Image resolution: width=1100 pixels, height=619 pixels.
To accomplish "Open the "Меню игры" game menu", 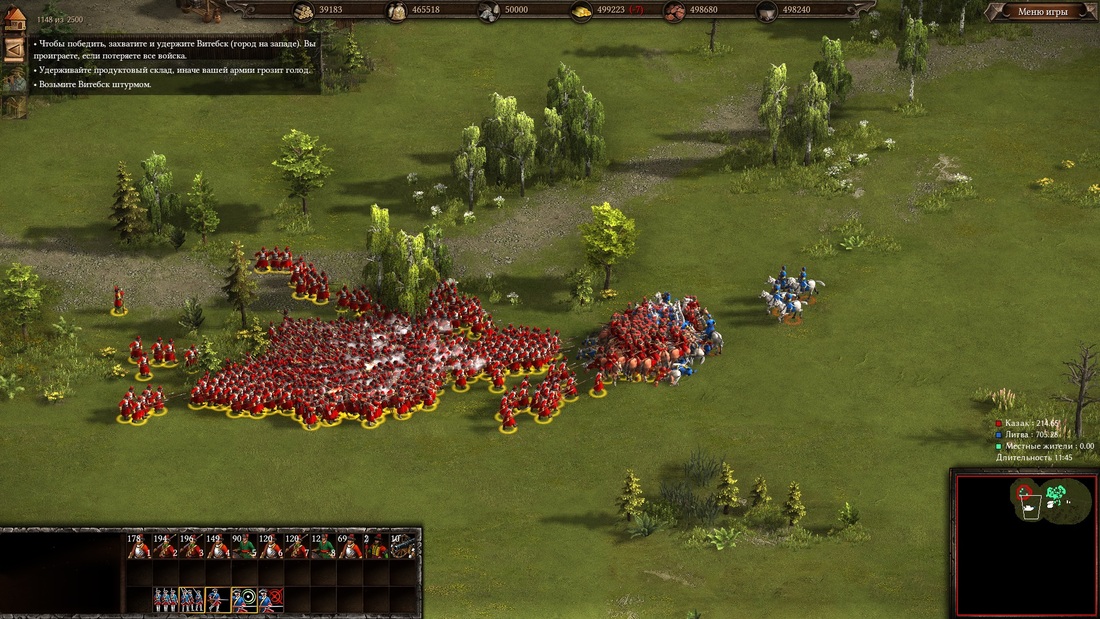I will click(x=1042, y=12).
